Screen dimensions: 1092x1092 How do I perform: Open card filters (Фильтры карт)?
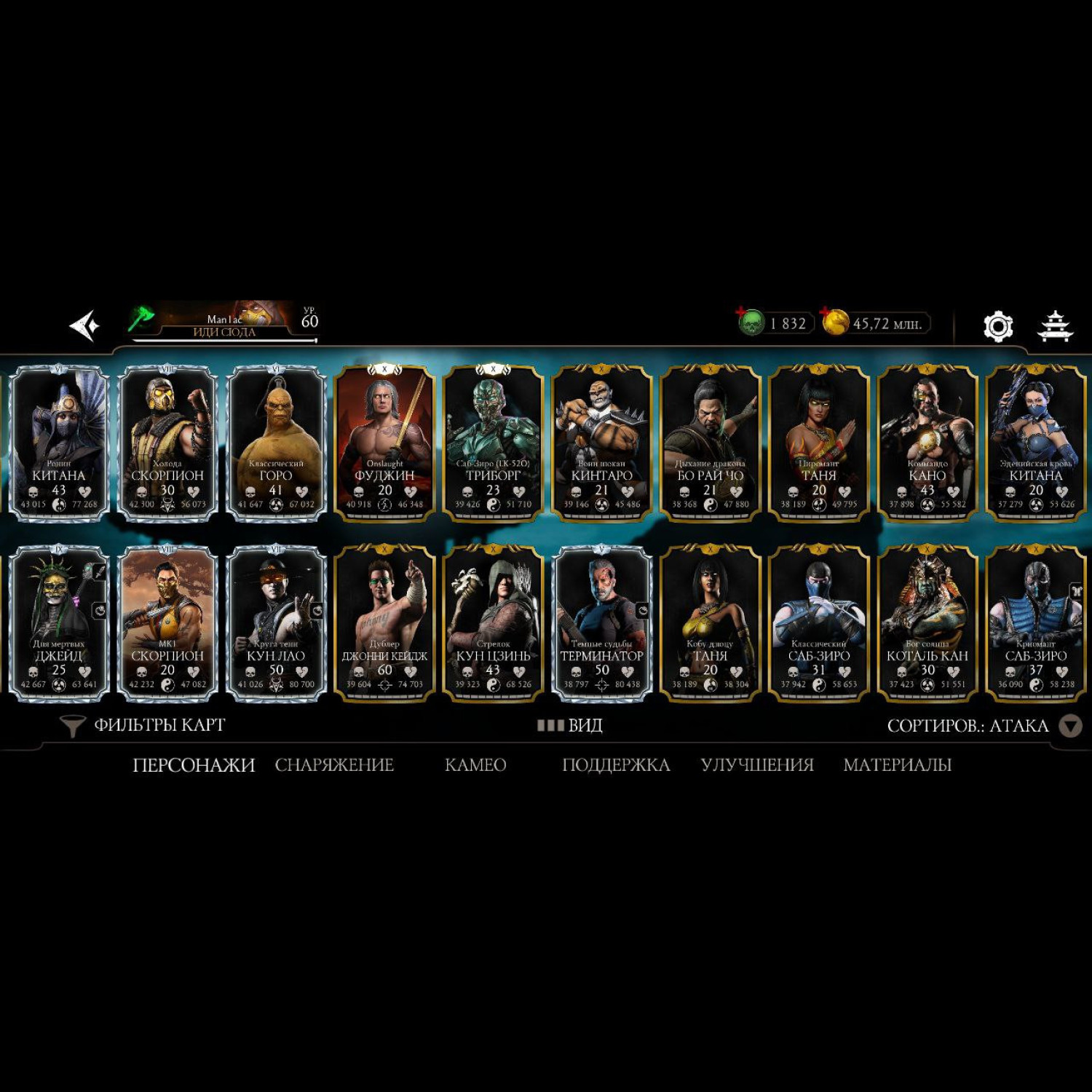tap(144, 725)
